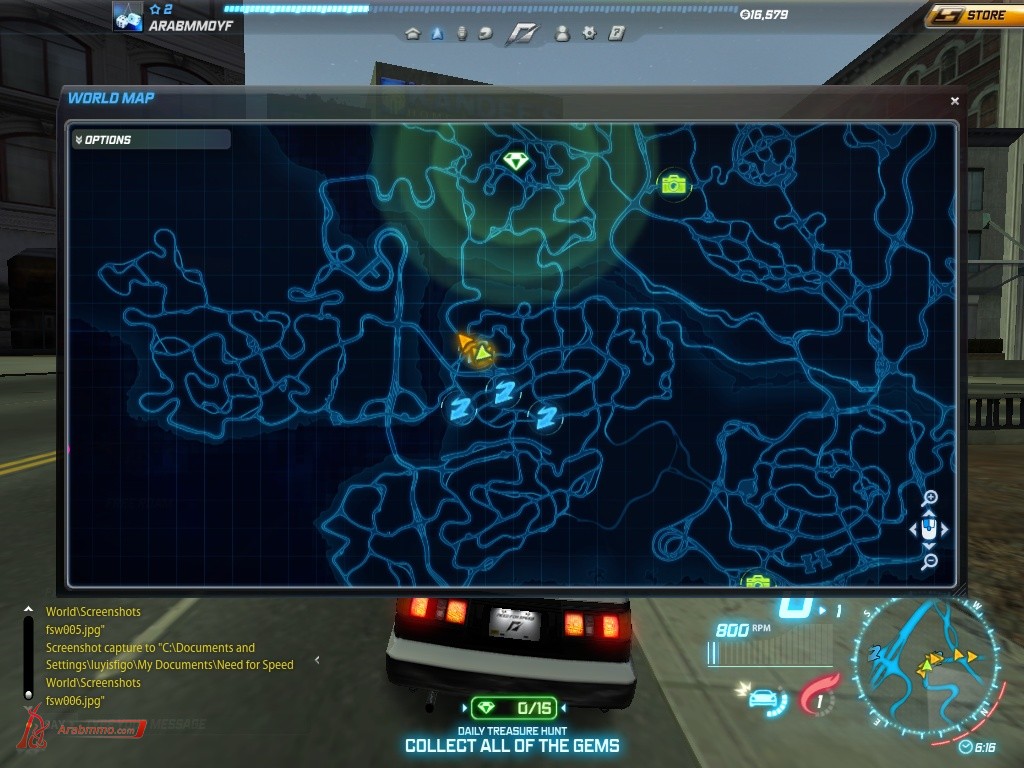
Task: Expand the map Options dropdown
Action: pyautogui.click(x=150, y=140)
